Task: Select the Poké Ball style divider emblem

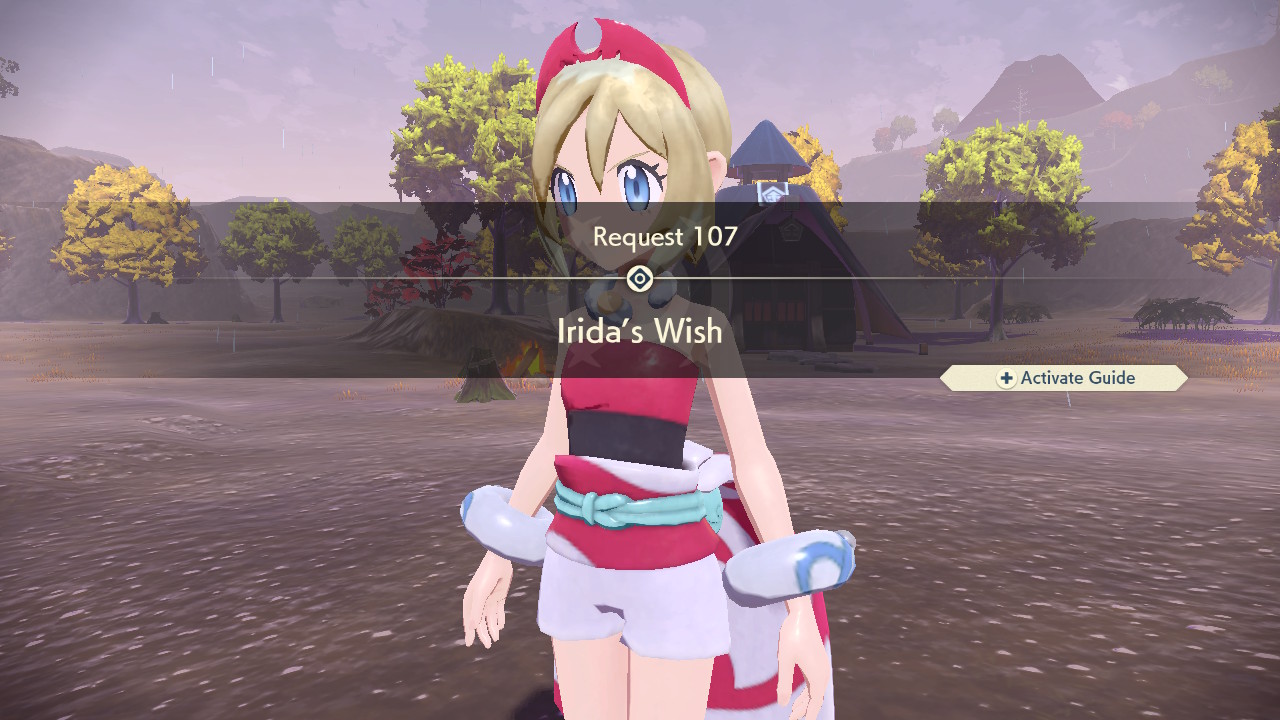Action: (640, 278)
